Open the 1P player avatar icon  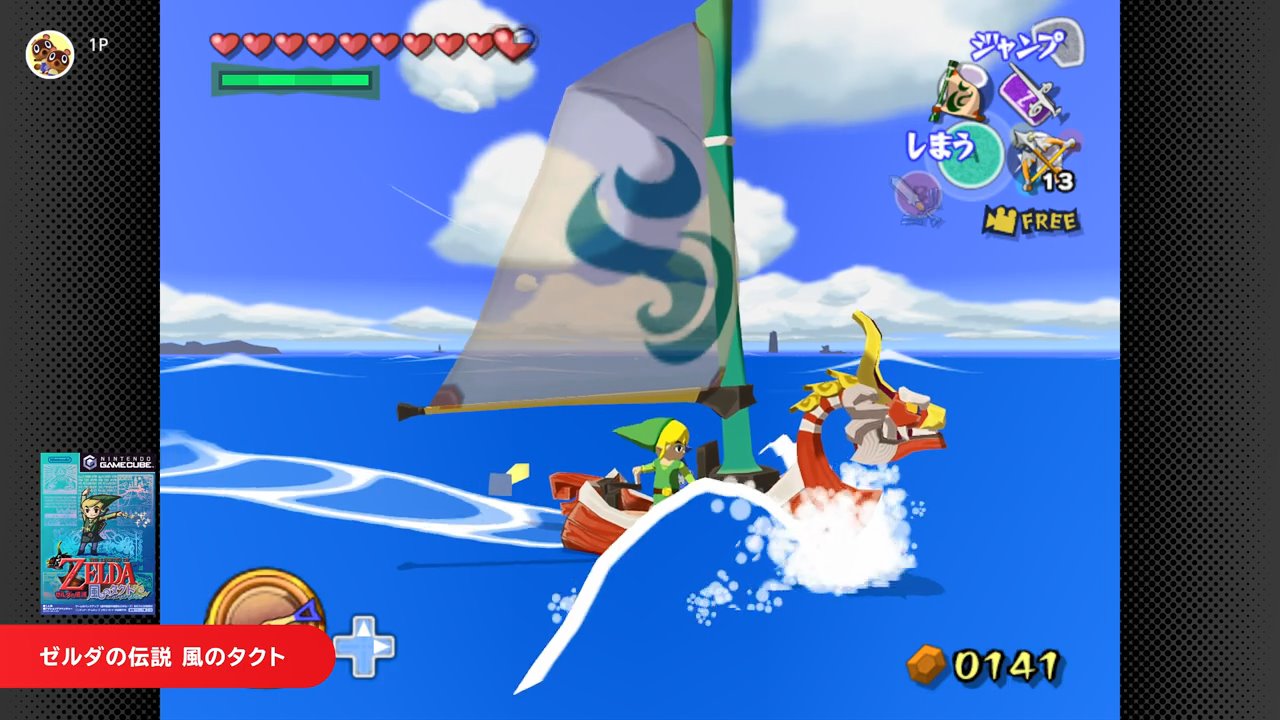49,52
